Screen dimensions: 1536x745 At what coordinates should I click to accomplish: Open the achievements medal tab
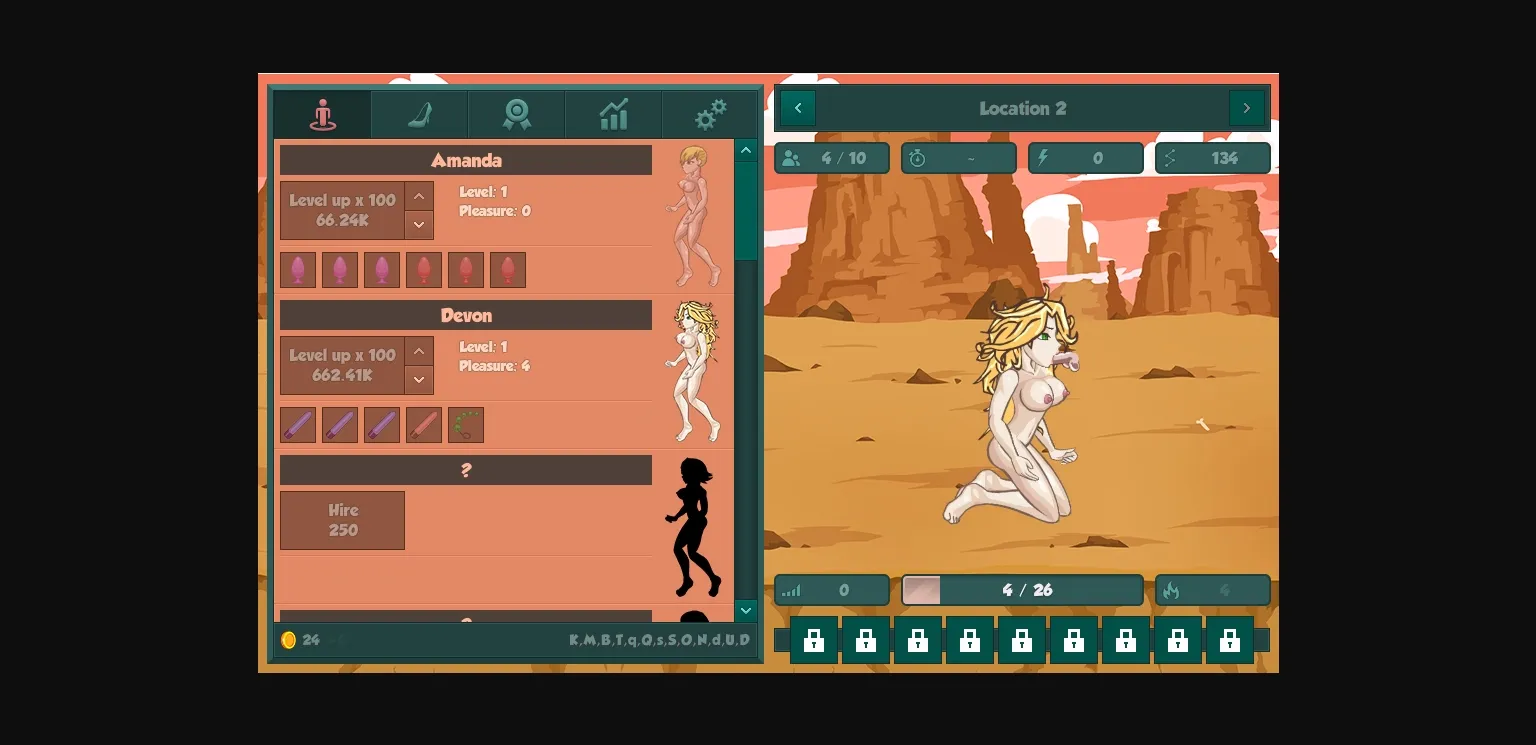pyautogui.click(x=514, y=114)
